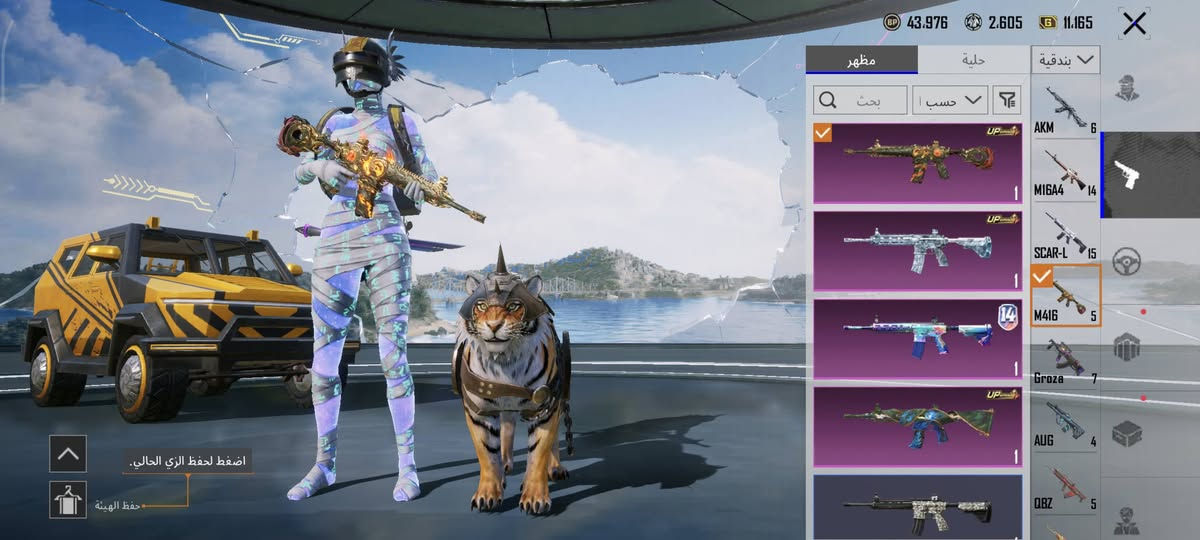The image size is (1200, 540).
Task: Close the inventory with the X button
Action: 1134,24
